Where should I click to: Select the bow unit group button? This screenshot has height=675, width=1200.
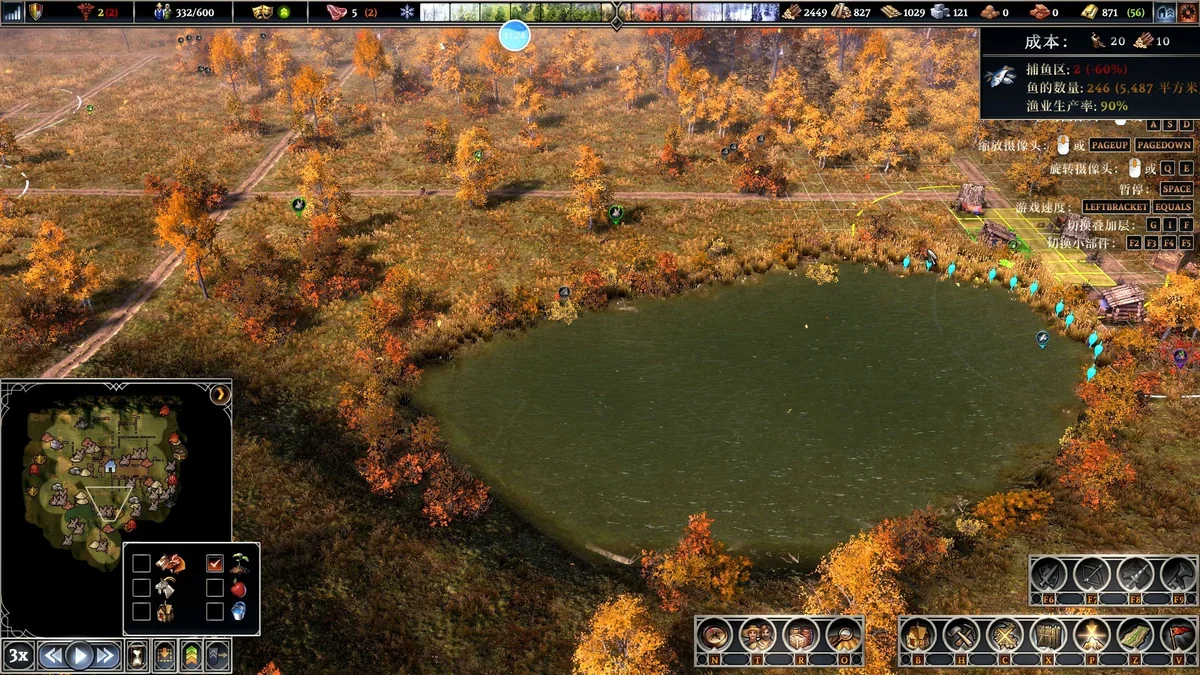pyautogui.click(x=1091, y=575)
